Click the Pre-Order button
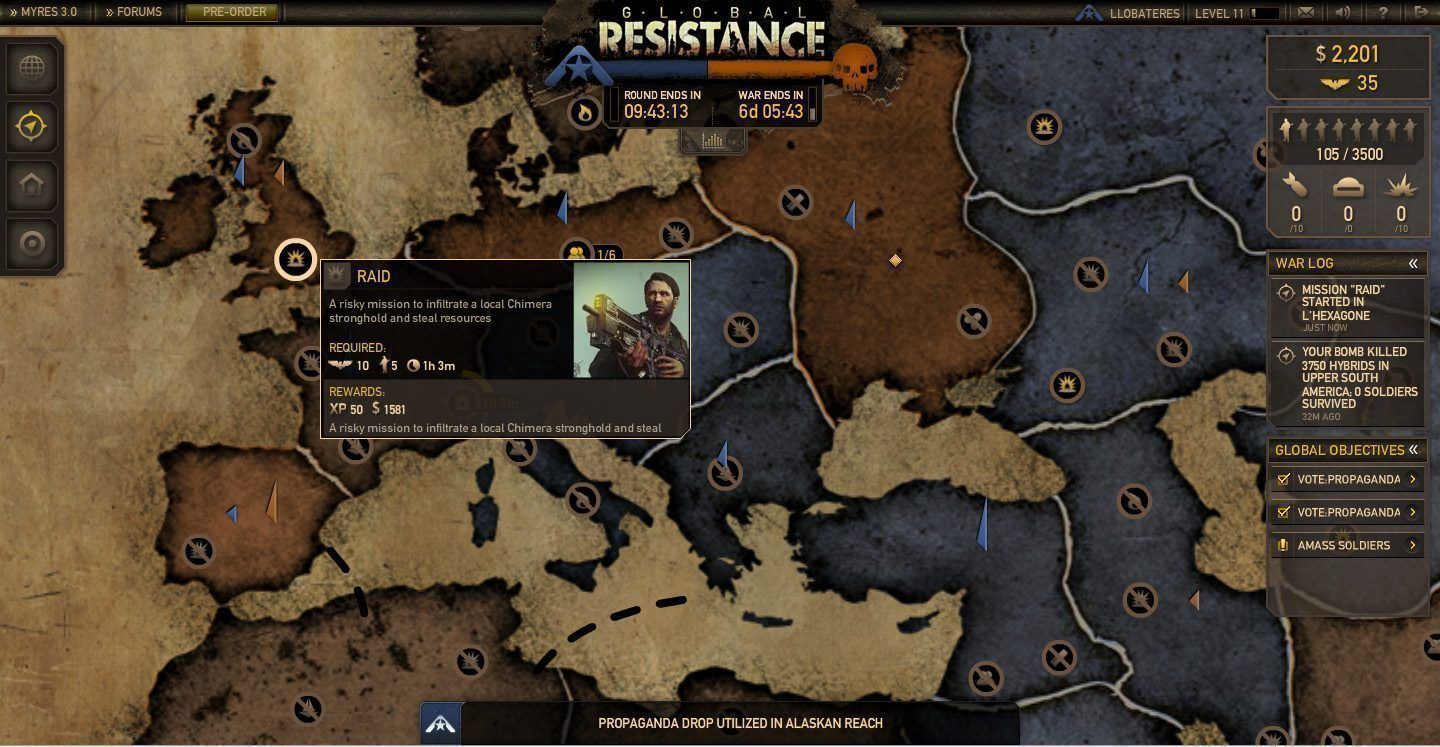 coord(233,12)
